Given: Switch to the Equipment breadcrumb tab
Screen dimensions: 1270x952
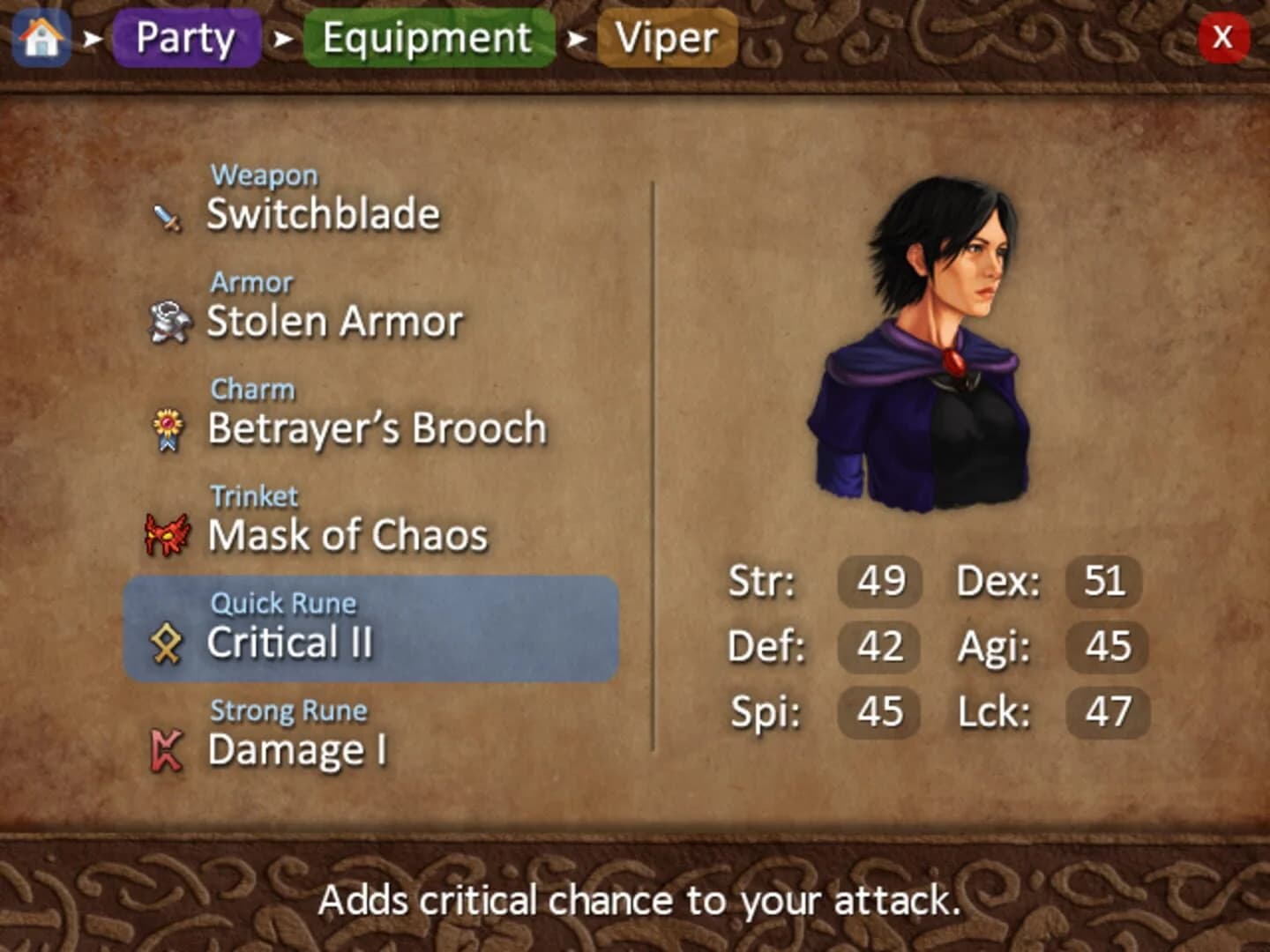Looking at the screenshot, I should [x=427, y=39].
